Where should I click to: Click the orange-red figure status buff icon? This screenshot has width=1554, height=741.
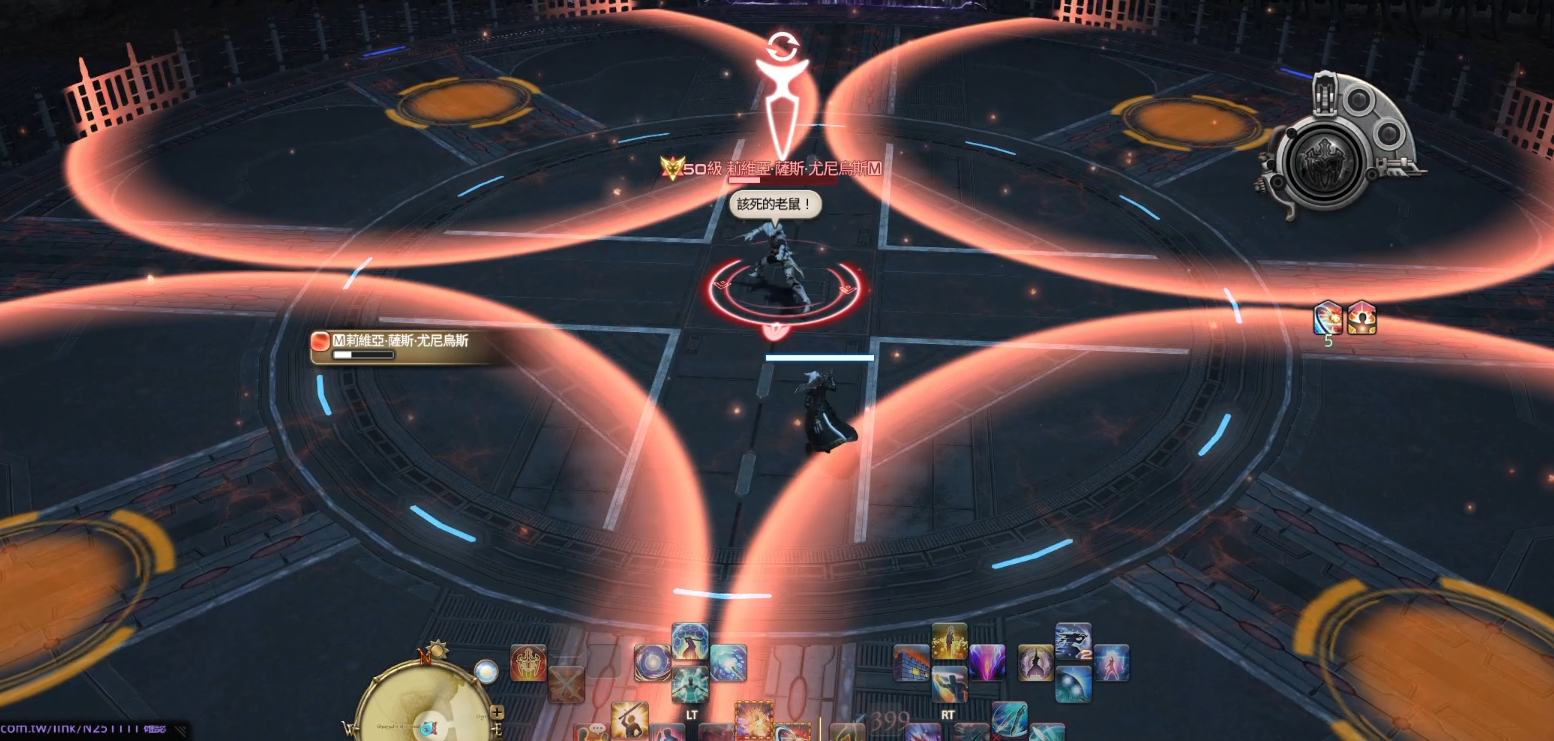click(x=1361, y=318)
